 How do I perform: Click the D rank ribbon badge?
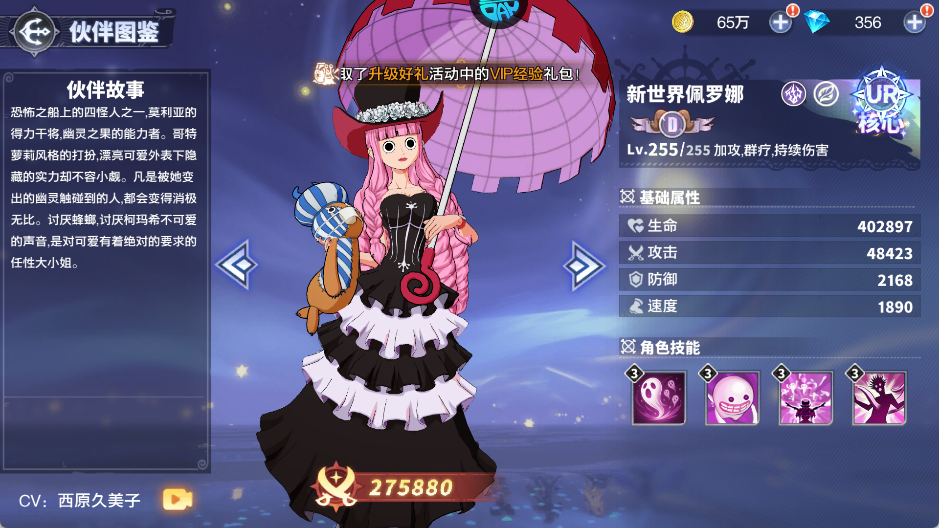pyautogui.click(x=672, y=124)
